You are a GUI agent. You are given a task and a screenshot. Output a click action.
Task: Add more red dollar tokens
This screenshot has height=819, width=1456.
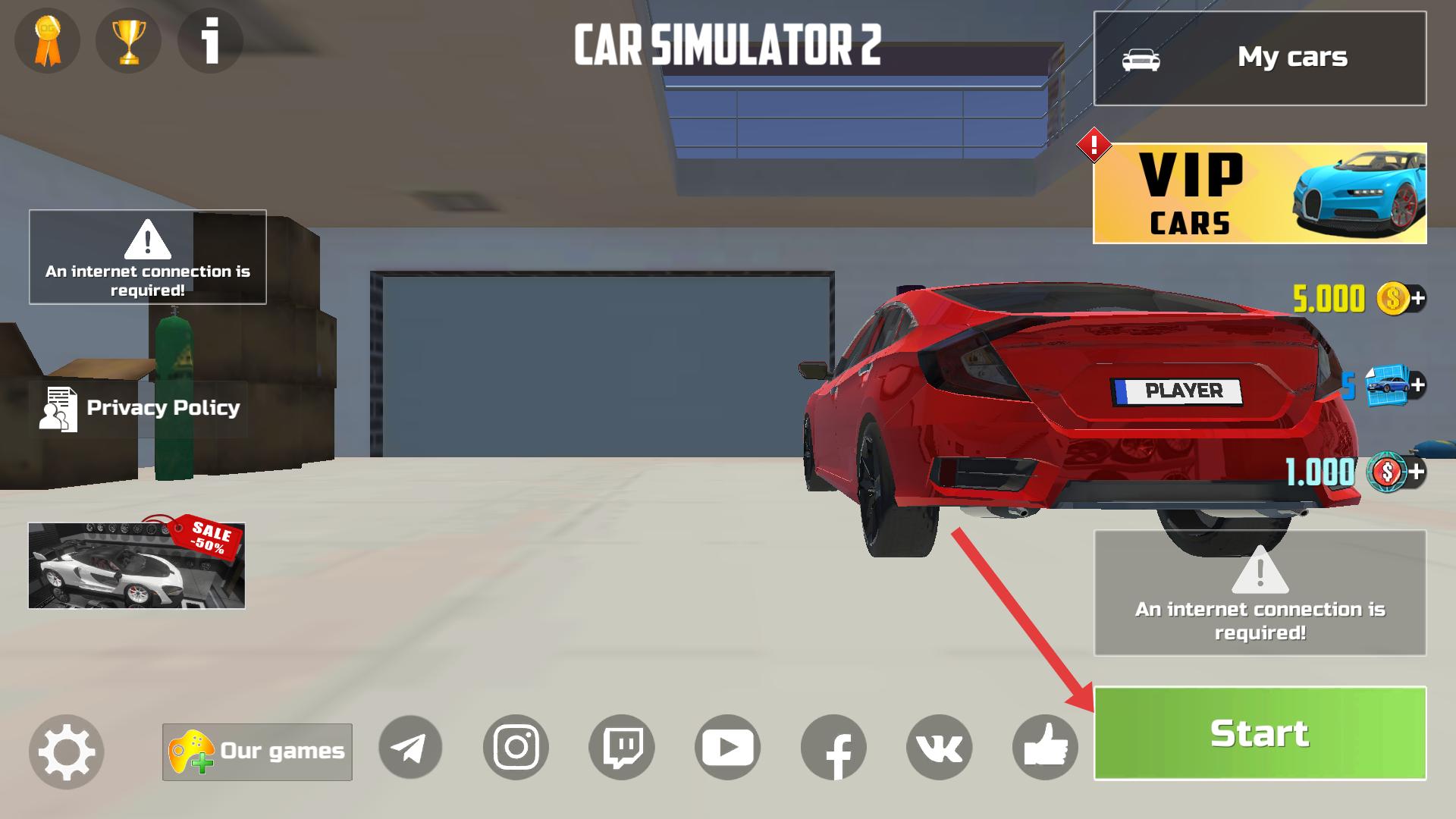[1416, 472]
